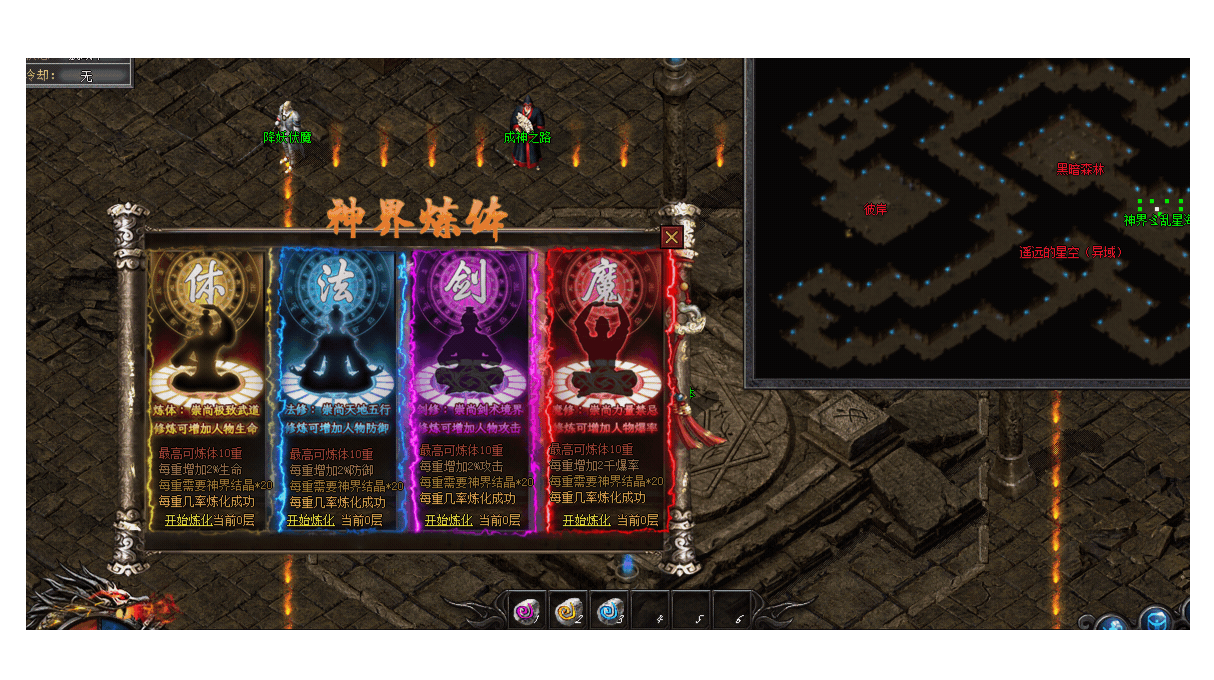Click the blue cube icon button
The height and width of the screenshot is (680, 1214).
click(x=1157, y=621)
